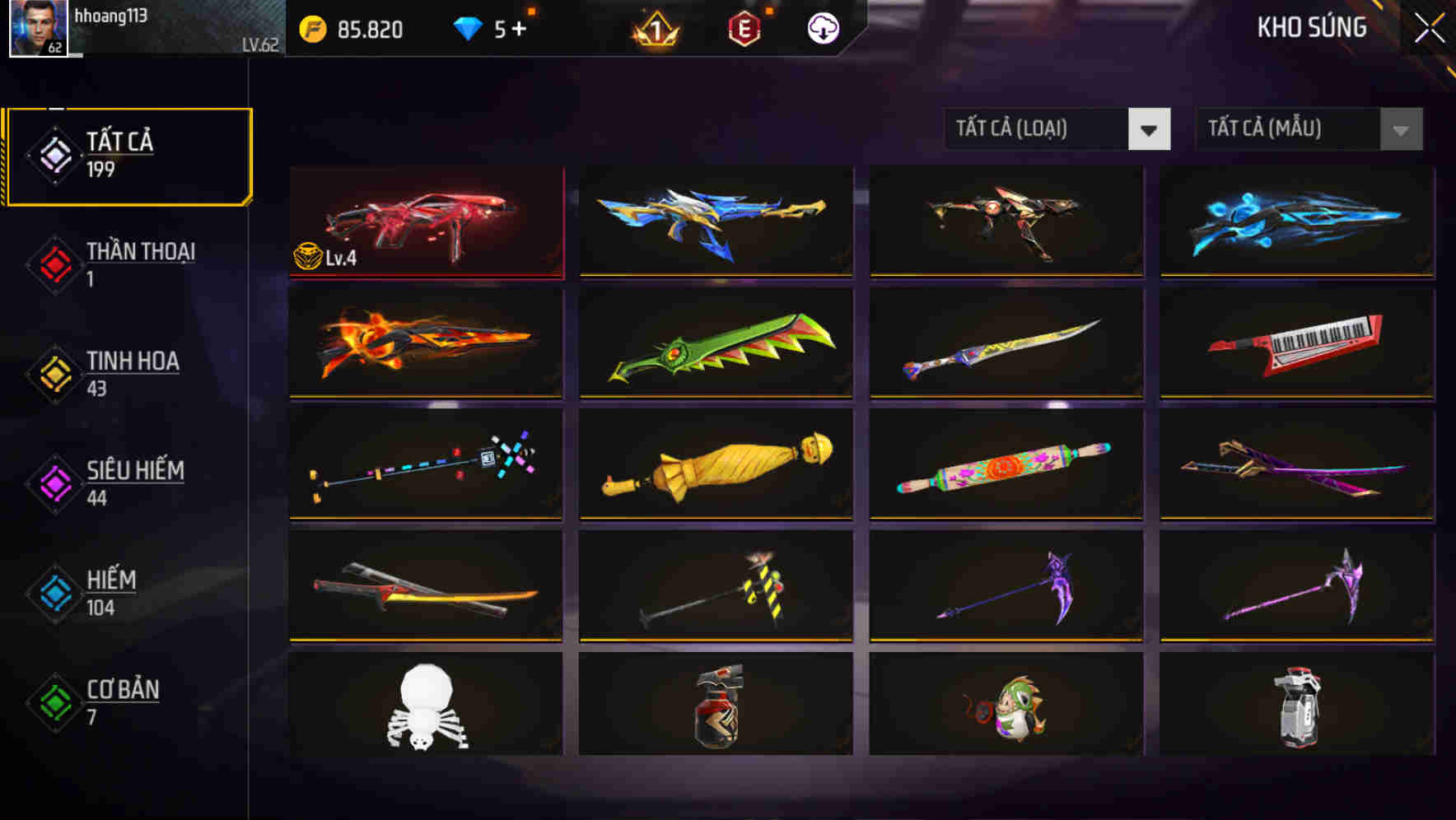Image resolution: width=1456 pixels, height=820 pixels.
Task: Toggle selection of the red Lv.4 rifle skin
Action: tap(426, 222)
